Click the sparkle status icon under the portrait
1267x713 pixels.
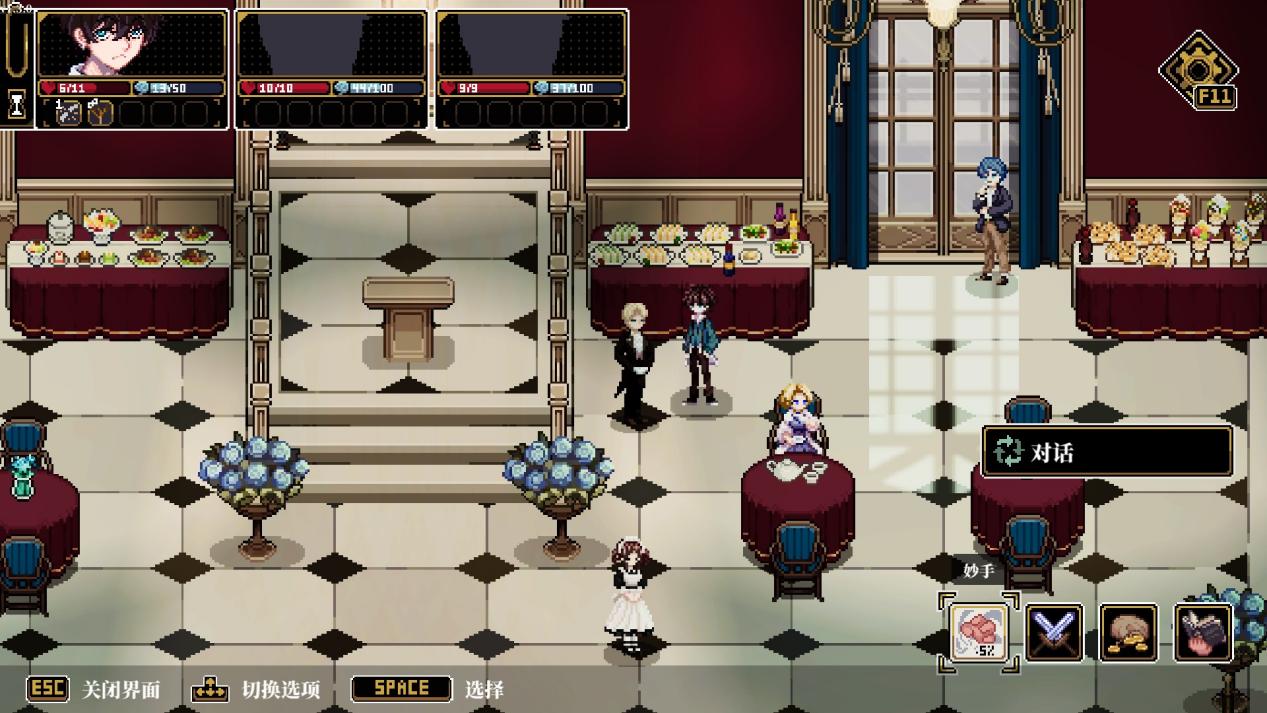point(69,113)
